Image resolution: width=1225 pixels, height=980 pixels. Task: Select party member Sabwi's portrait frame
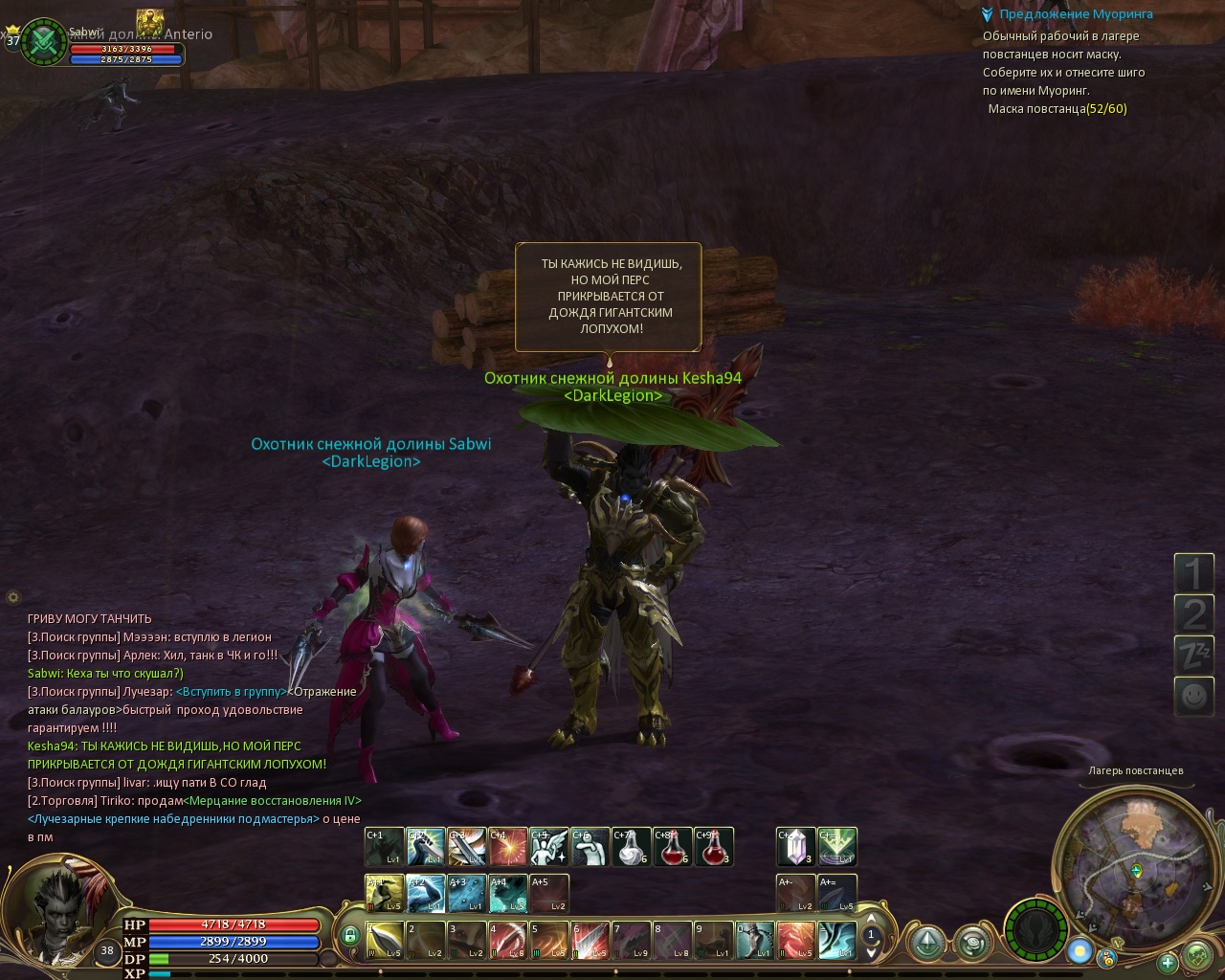[x=44, y=42]
